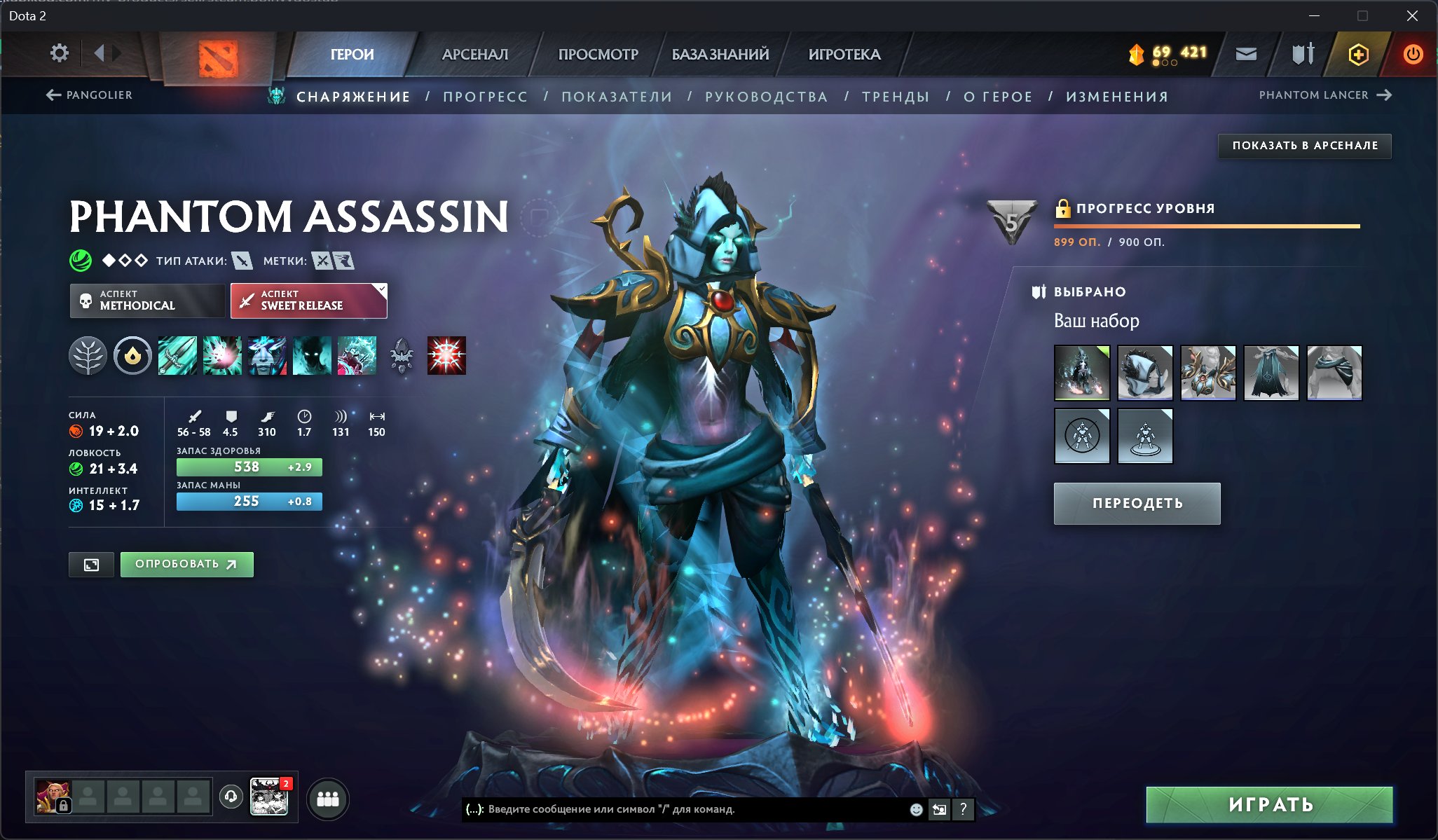Open the armory shield and sword icon
Screen dimensions: 1438x840
click(1301, 53)
